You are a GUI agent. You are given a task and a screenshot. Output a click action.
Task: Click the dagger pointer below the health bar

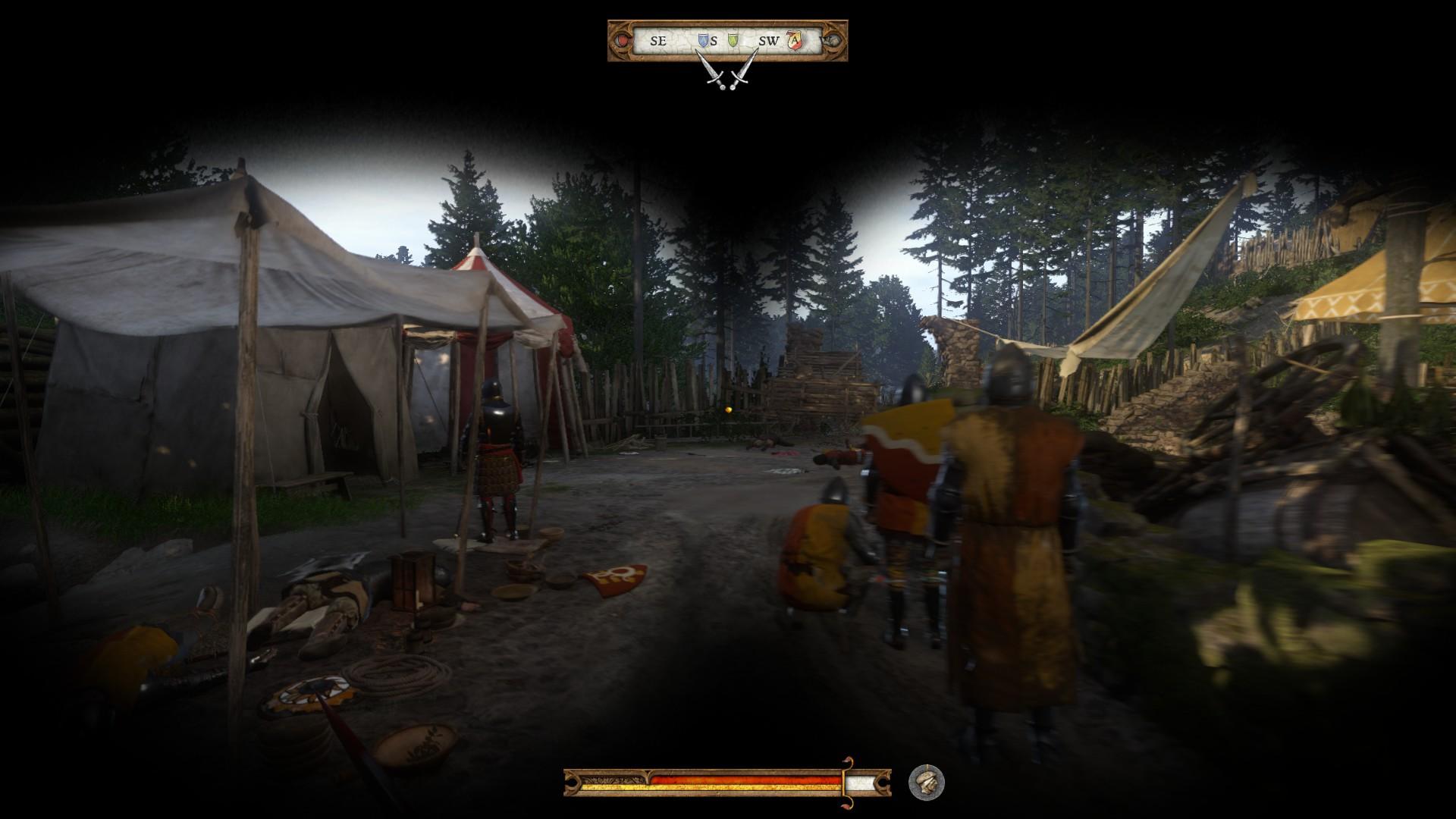(846, 783)
